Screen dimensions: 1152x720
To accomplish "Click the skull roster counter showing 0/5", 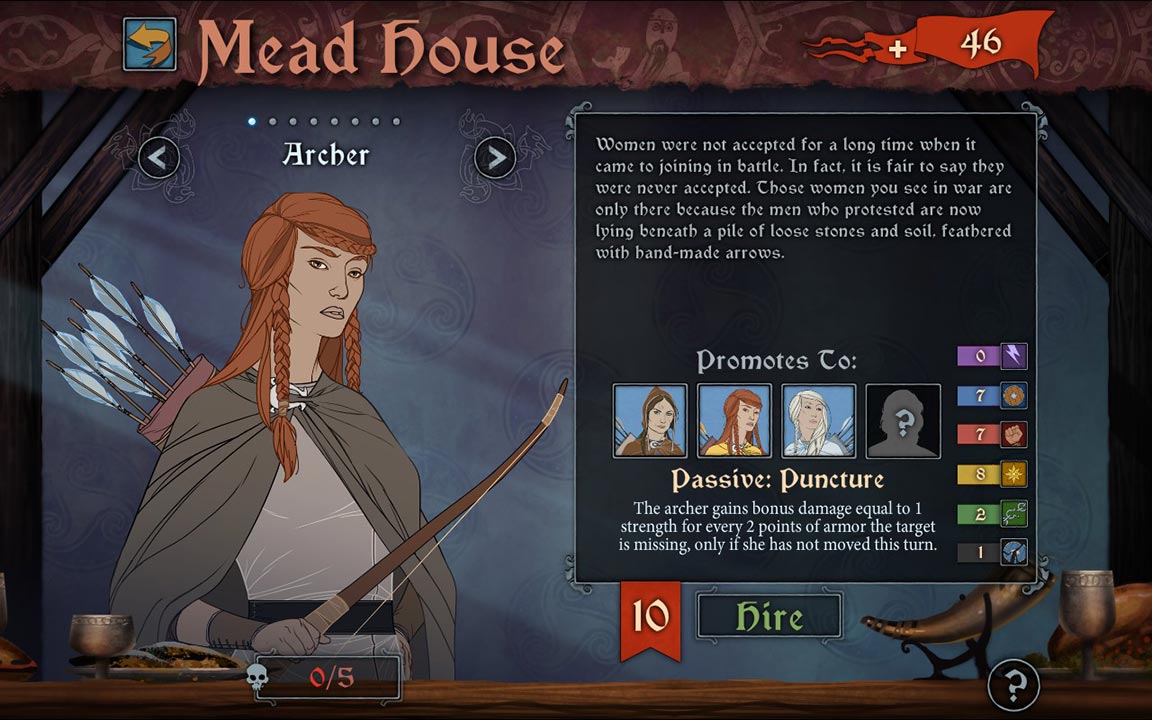I will [x=328, y=677].
